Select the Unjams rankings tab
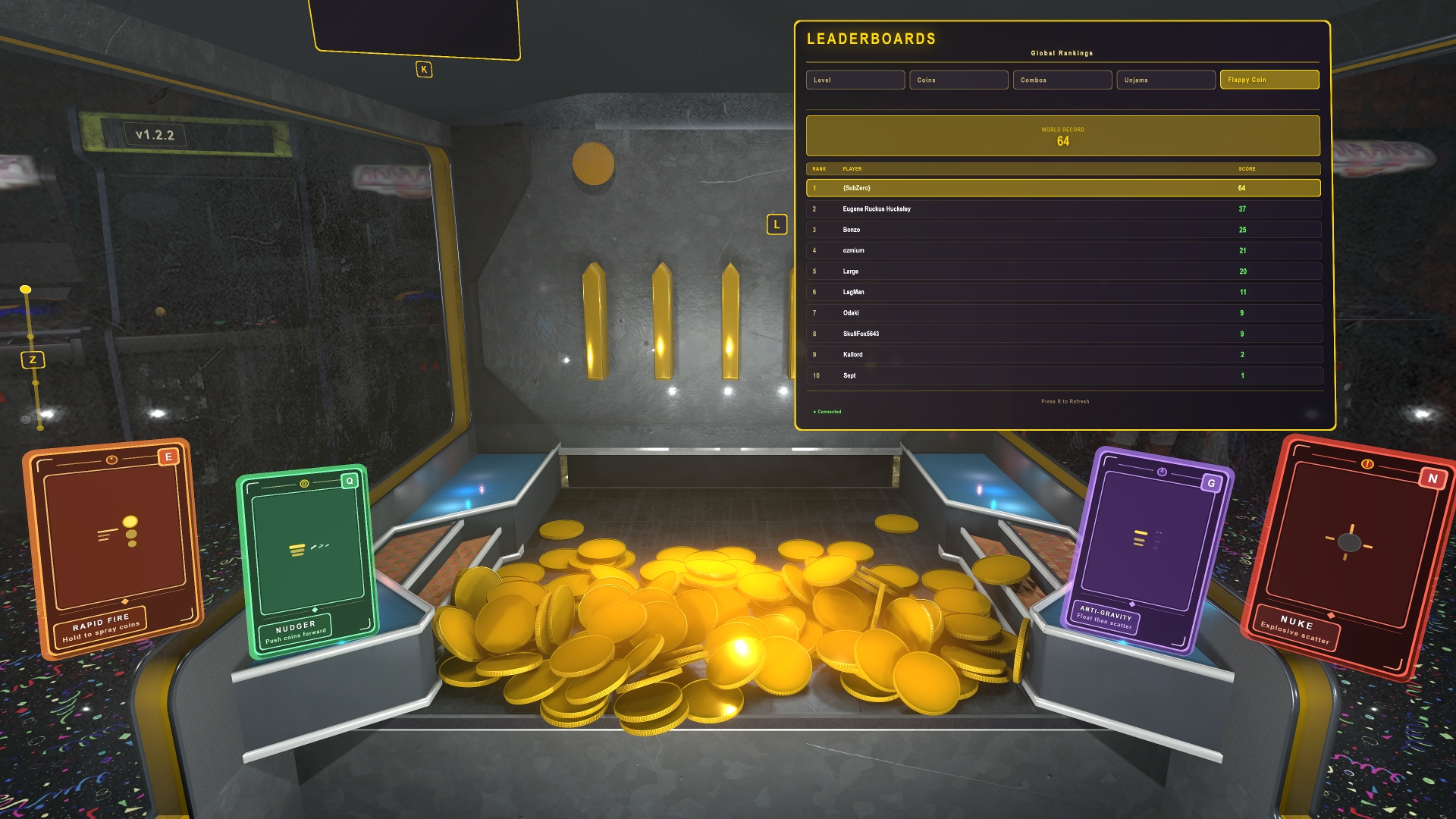The width and height of the screenshot is (1456, 819). pyautogui.click(x=1166, y=80)
